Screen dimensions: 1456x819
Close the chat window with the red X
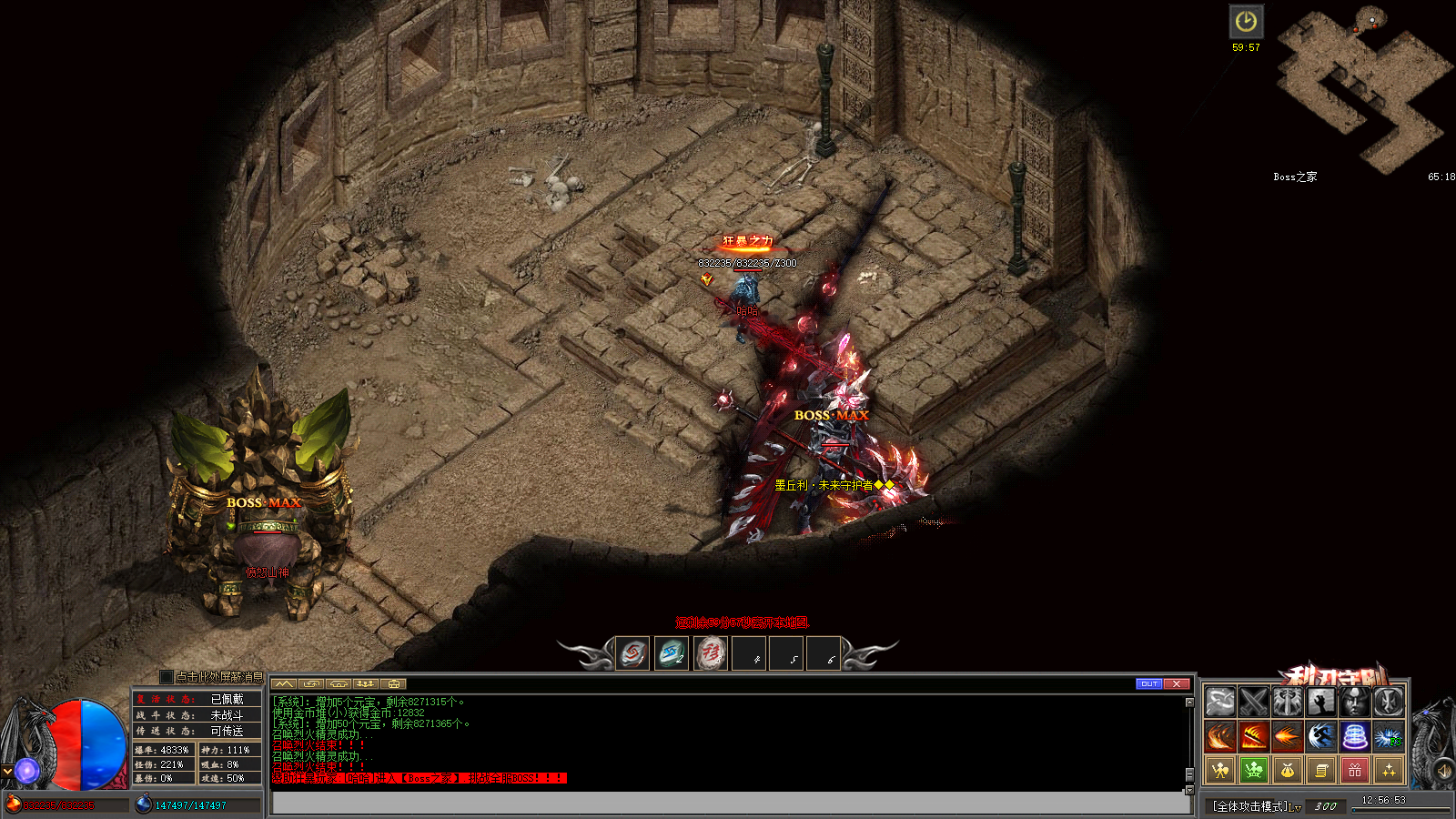pyautogui.click(x=1177, y=683)
